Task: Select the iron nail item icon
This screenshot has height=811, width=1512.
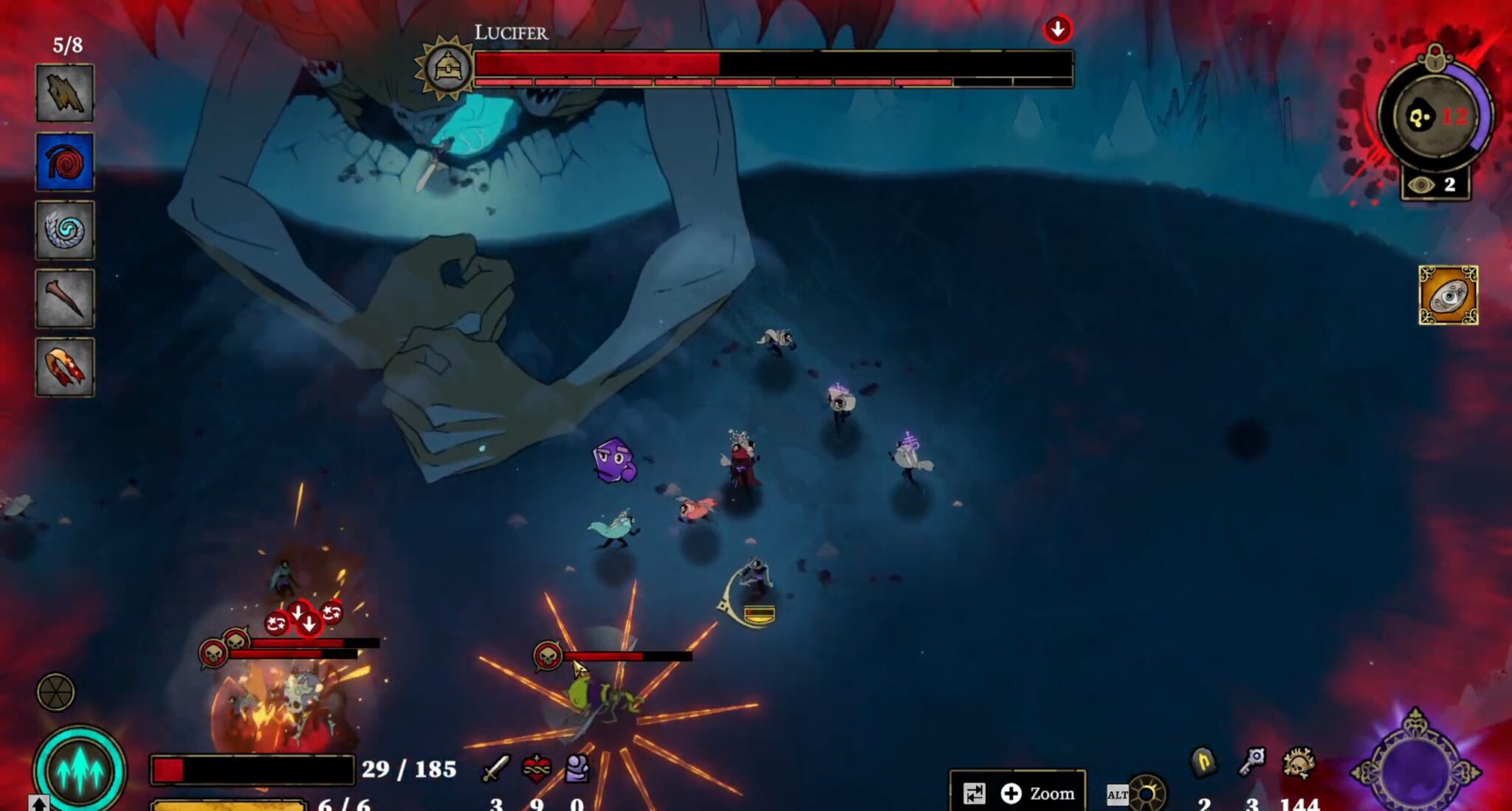Action: pyautogui.click(x=65, y=299)
